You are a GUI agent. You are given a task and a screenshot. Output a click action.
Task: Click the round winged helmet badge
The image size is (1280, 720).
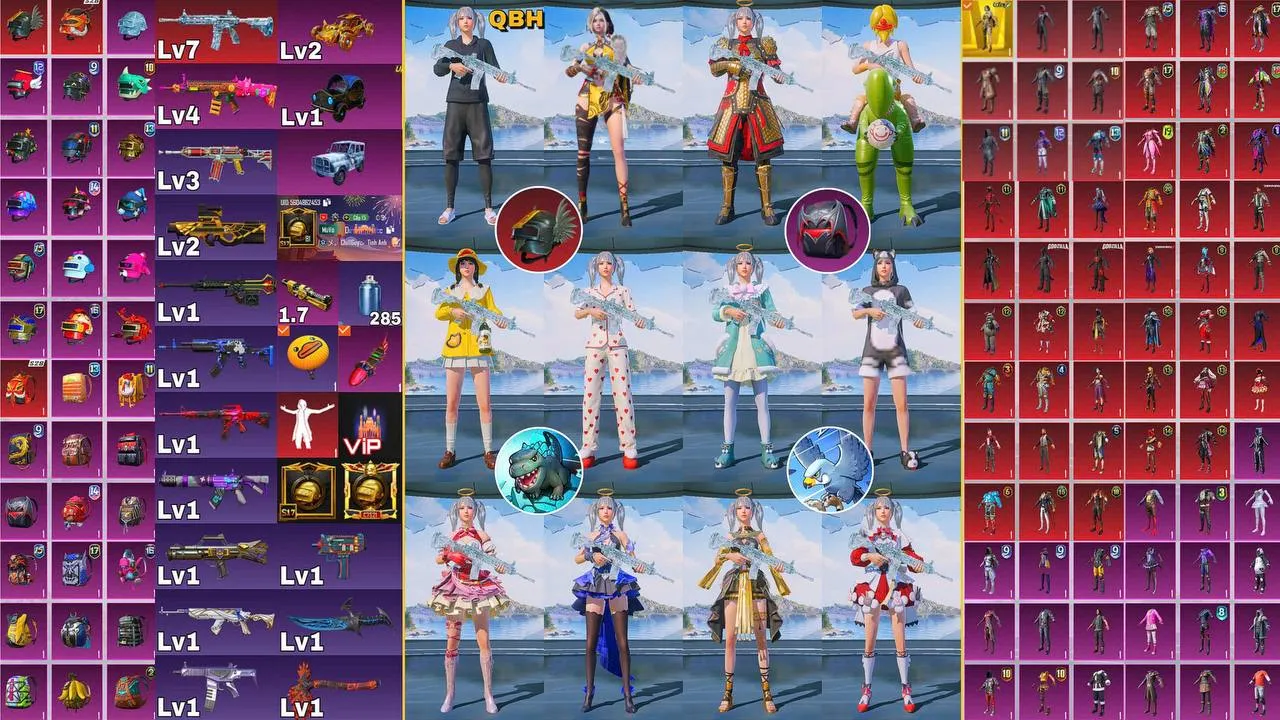[x=539, y=230]
